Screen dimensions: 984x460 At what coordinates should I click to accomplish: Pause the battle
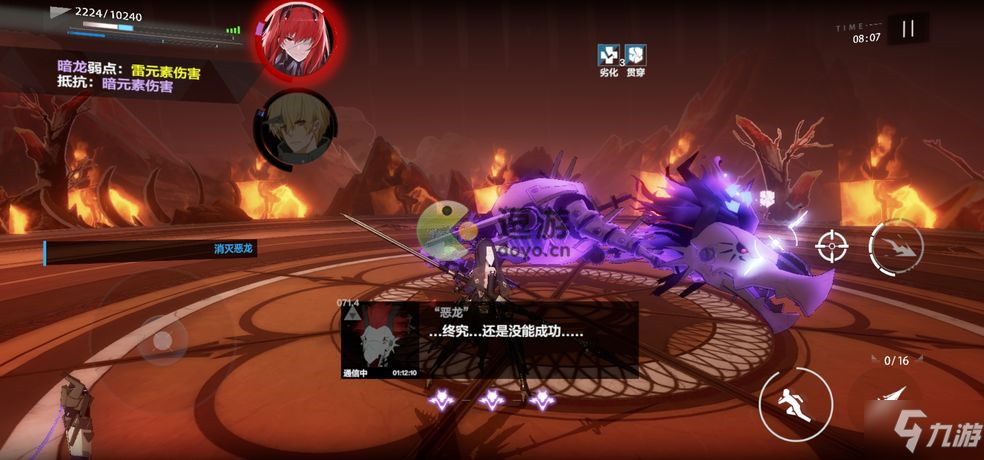click(x=908, y=29)
